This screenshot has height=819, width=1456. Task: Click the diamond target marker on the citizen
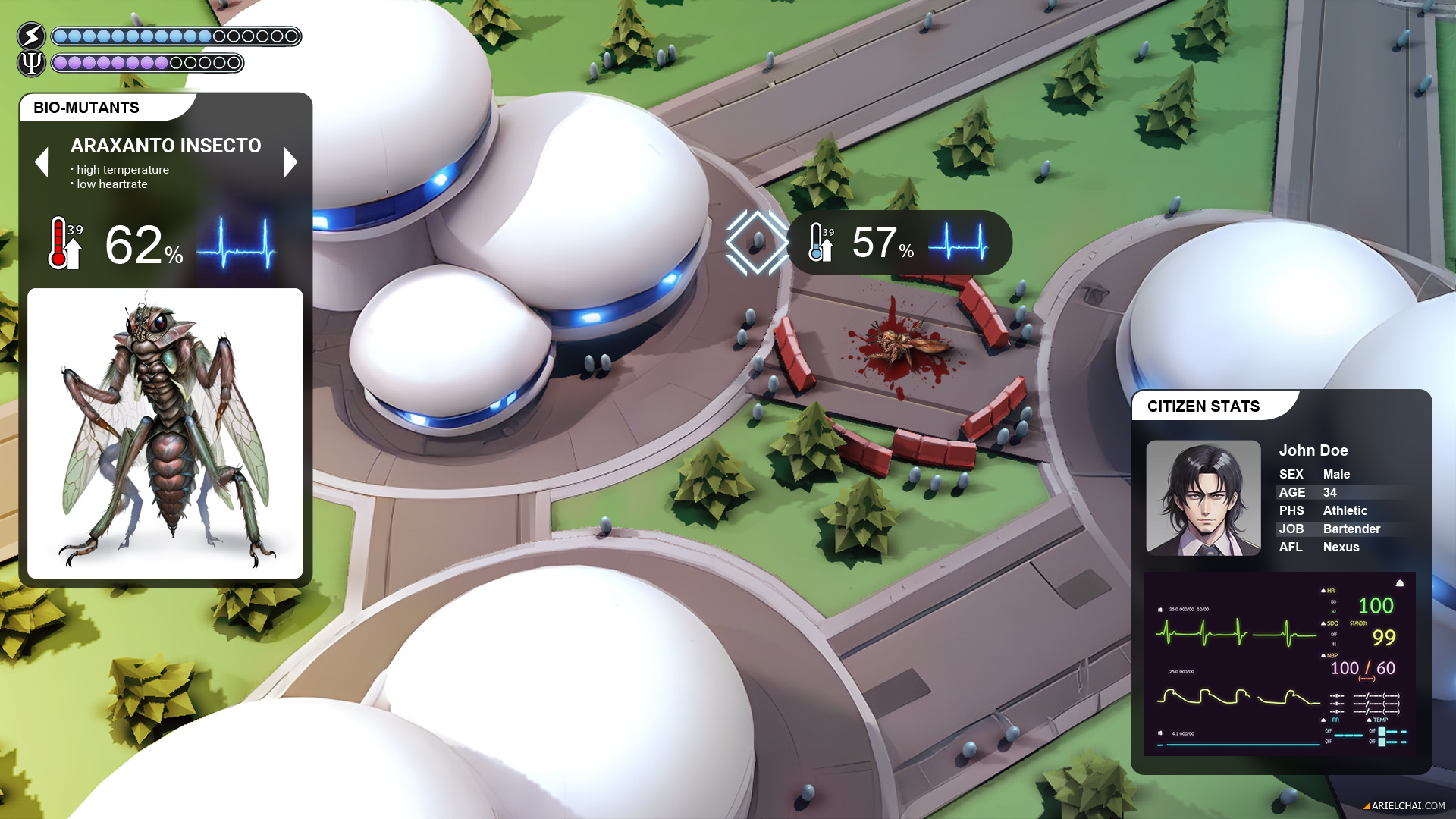(x=757, y=243)
